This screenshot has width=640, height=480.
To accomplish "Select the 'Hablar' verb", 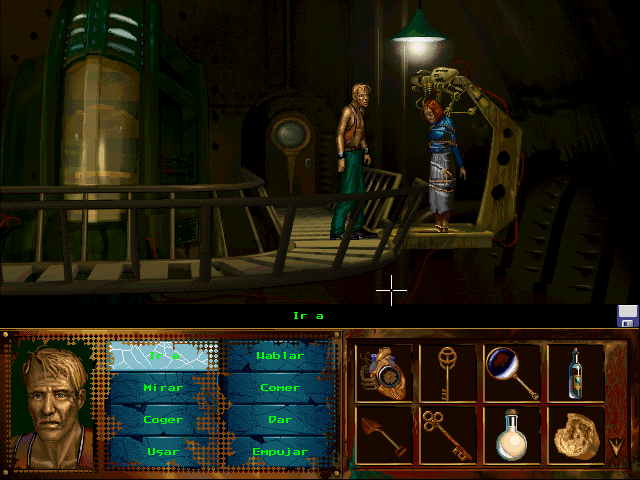I will pyautogui.click(x=279, y=356).
